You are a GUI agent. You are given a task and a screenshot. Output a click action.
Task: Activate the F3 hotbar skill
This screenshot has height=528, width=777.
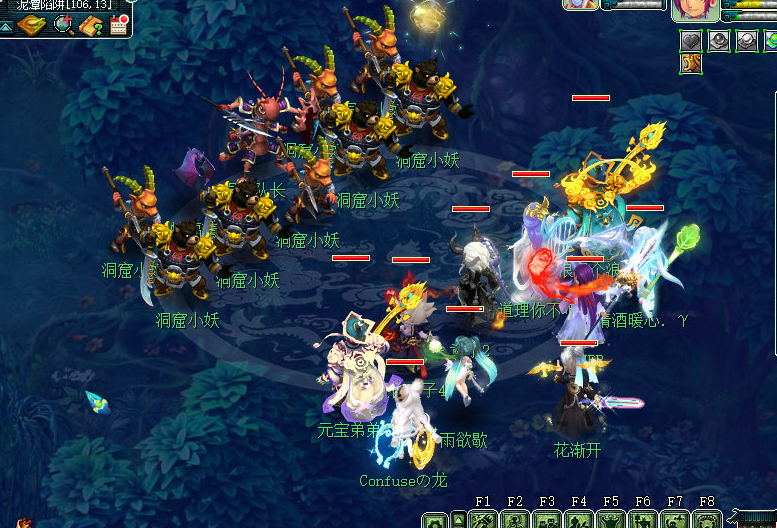[547, 520]
